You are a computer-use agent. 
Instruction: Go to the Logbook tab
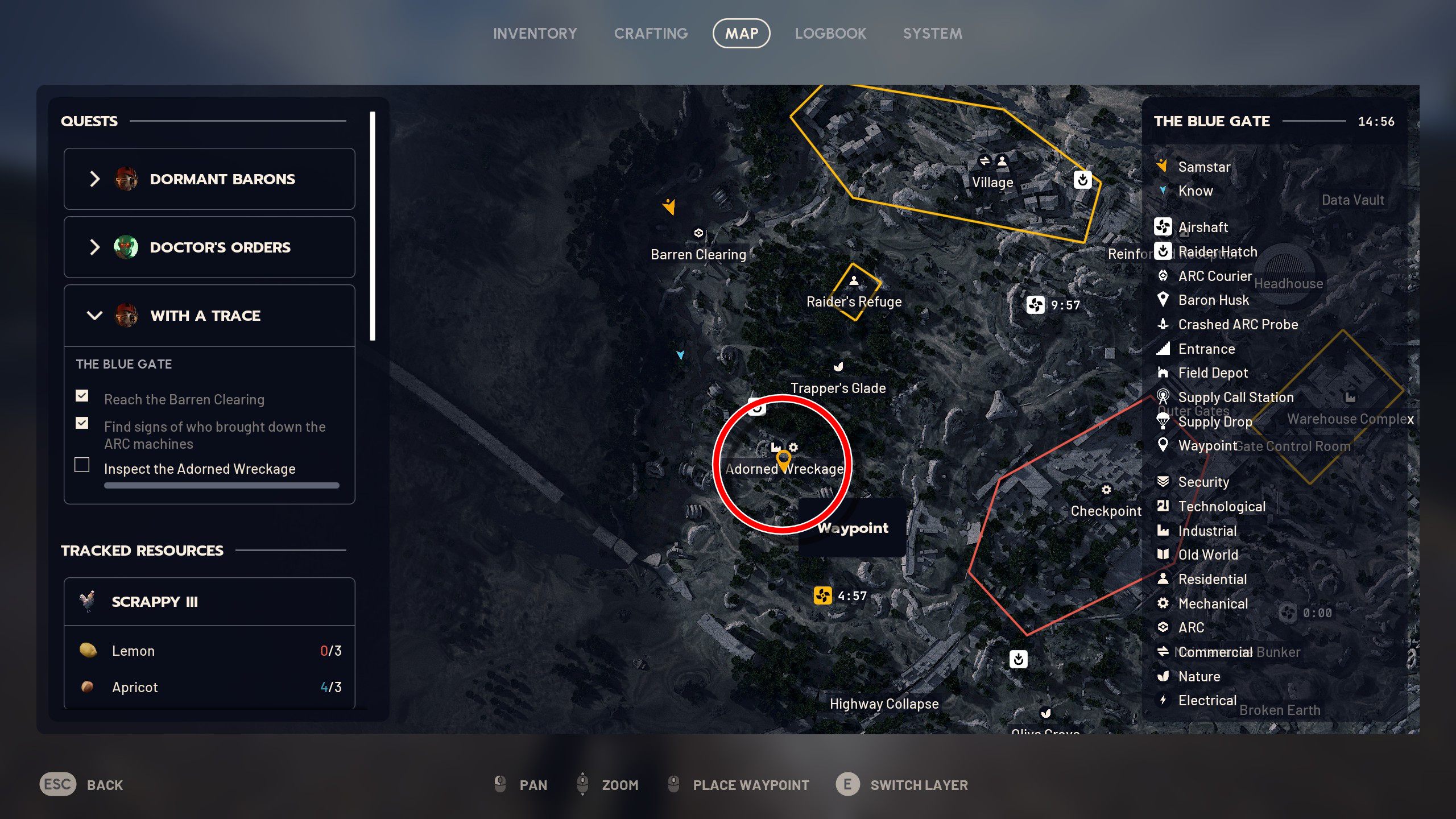tap(830, 34)
